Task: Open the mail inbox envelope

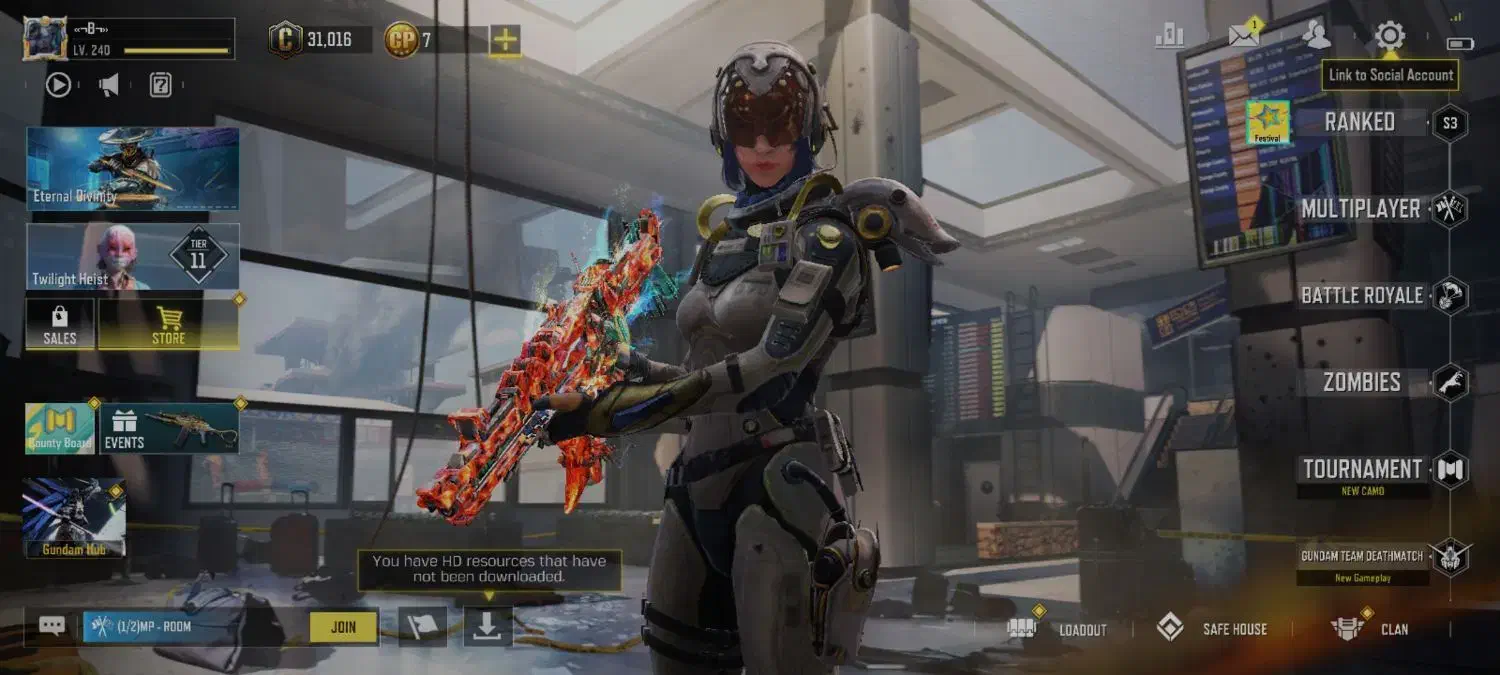Action: pos(1244,37)
